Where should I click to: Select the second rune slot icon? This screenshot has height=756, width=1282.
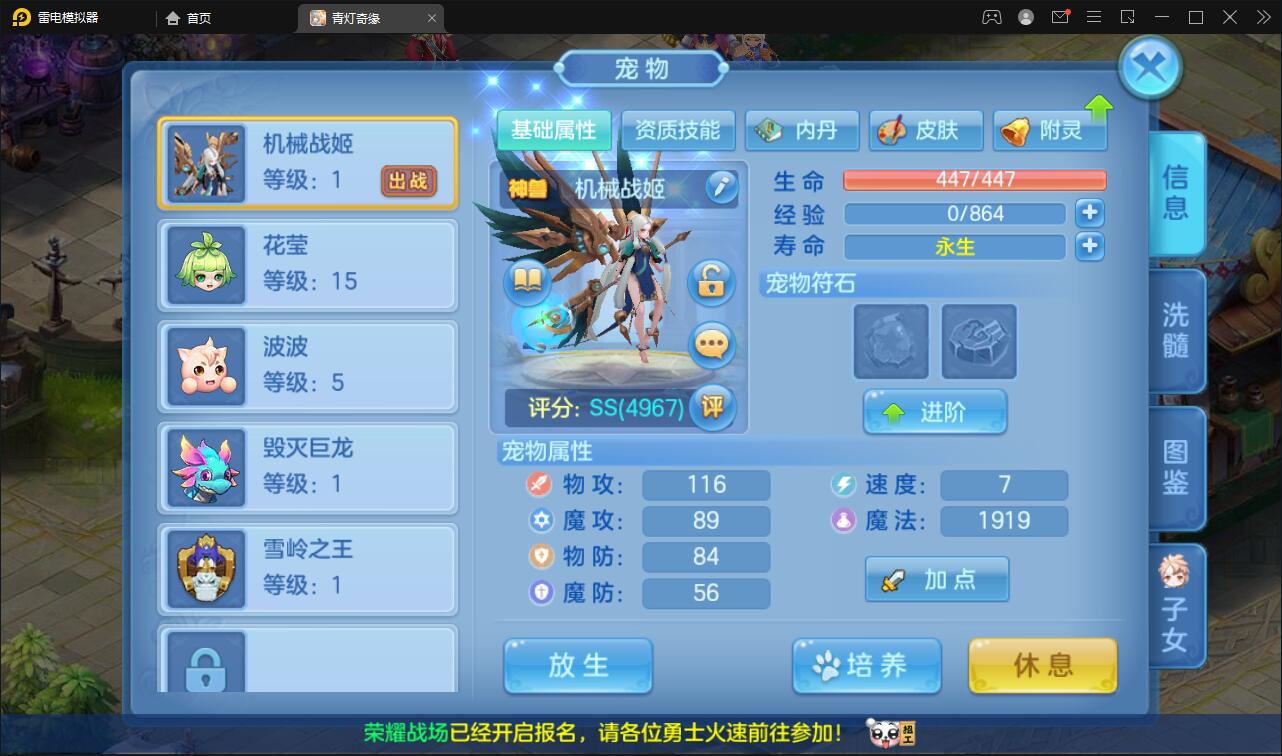click(978, 342)
